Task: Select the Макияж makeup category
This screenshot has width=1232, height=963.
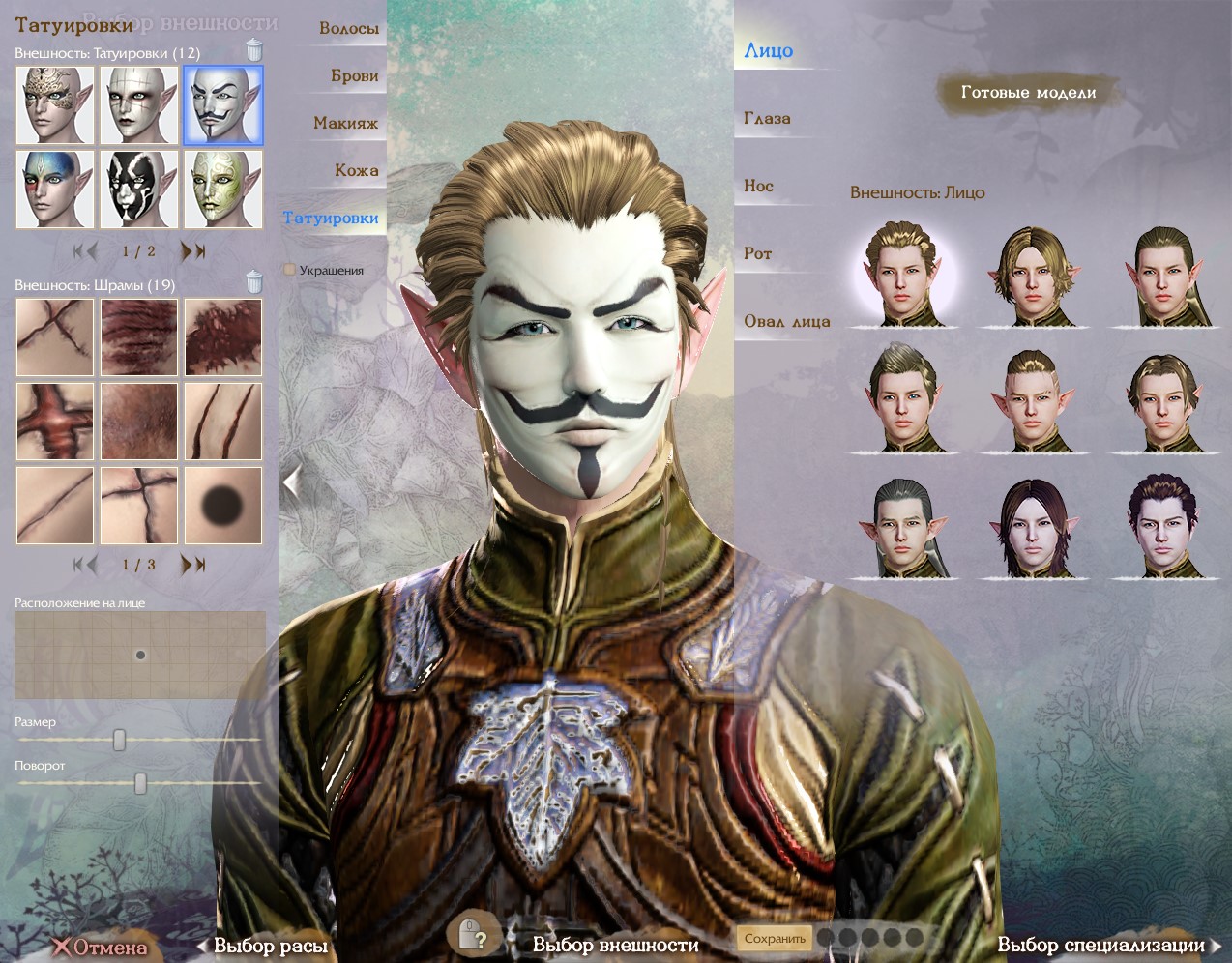Action: point(345,124)
